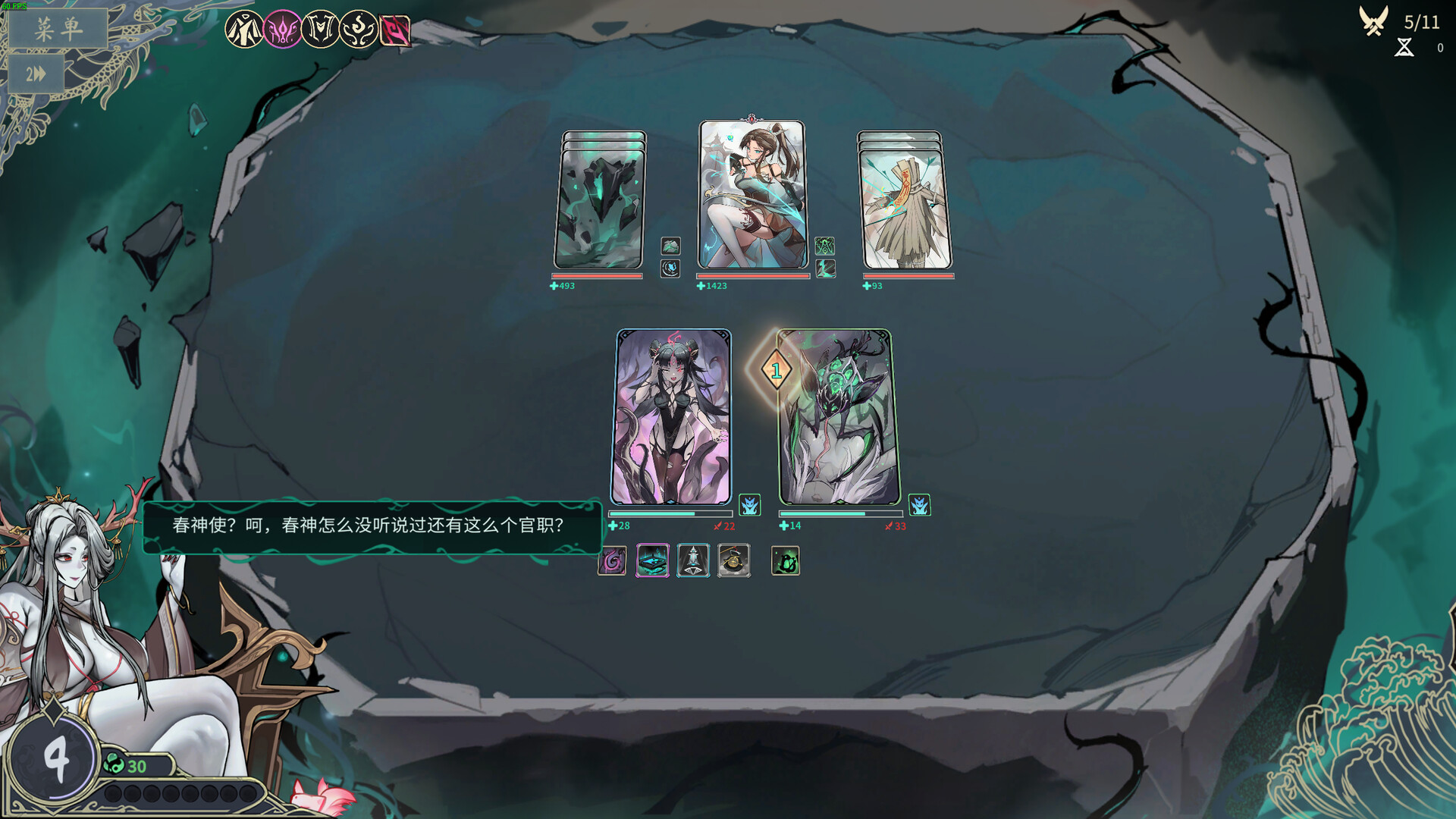Viewport: 1456px width, 819px height.
Task: Click the pink trident faction emblem
Action: coord(281,29)
